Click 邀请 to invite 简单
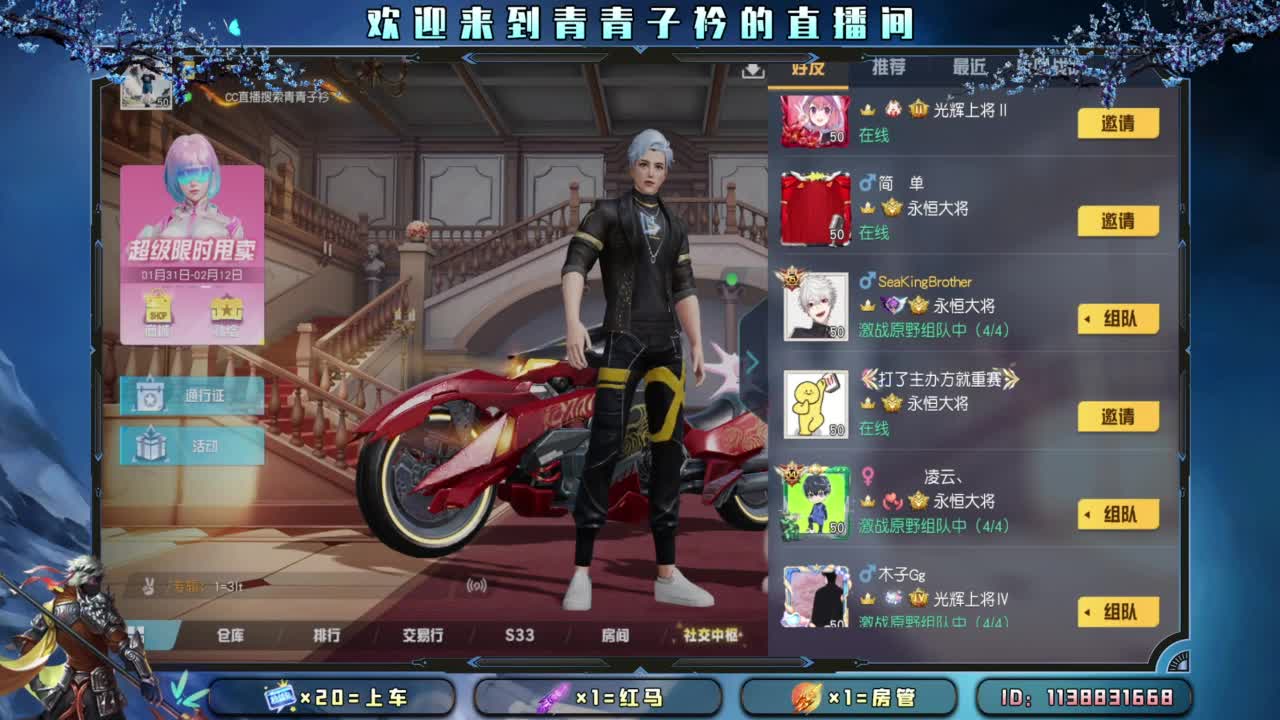This screenshot has height=720, width=1280. (x=1118, y=222)
